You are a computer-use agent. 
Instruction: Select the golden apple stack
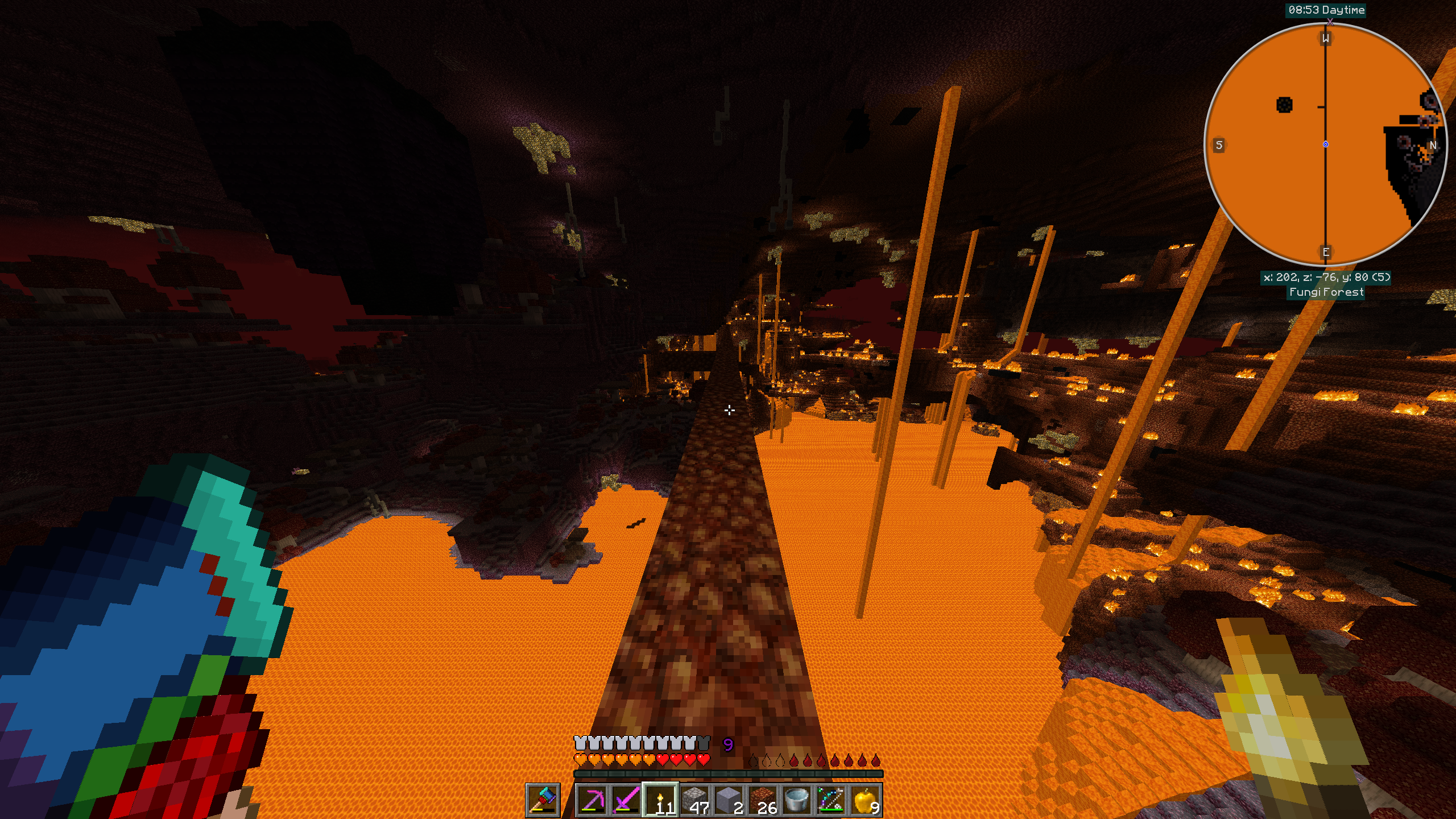[864, 800]
